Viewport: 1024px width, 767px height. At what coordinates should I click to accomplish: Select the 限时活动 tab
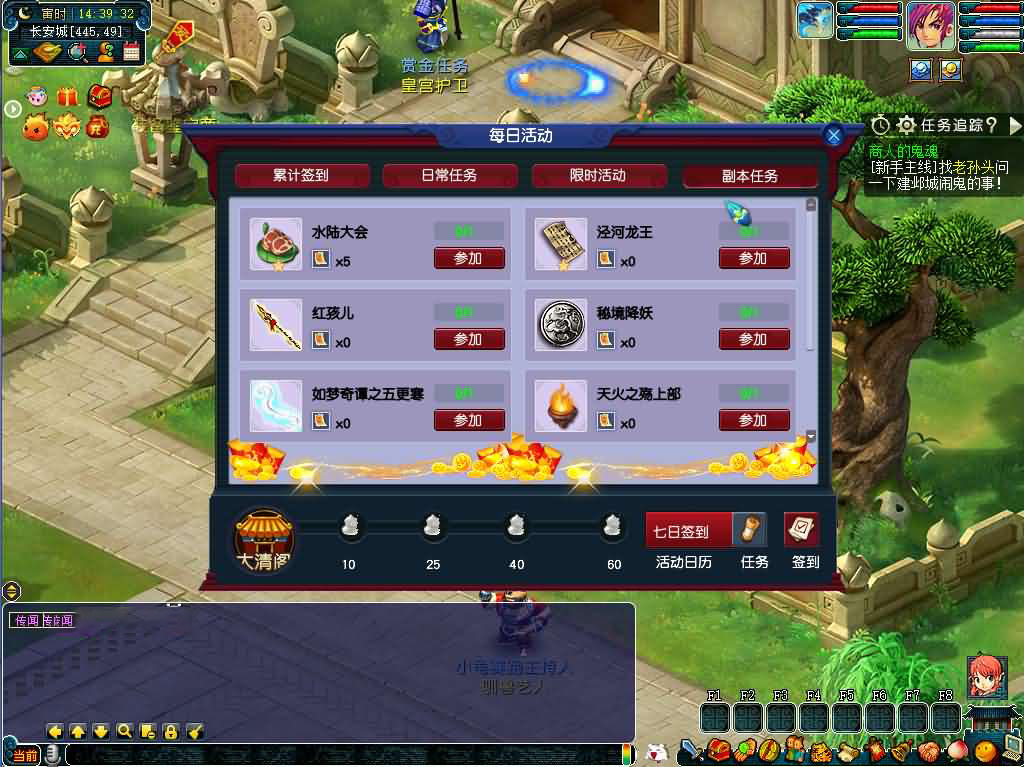[598, 176]
